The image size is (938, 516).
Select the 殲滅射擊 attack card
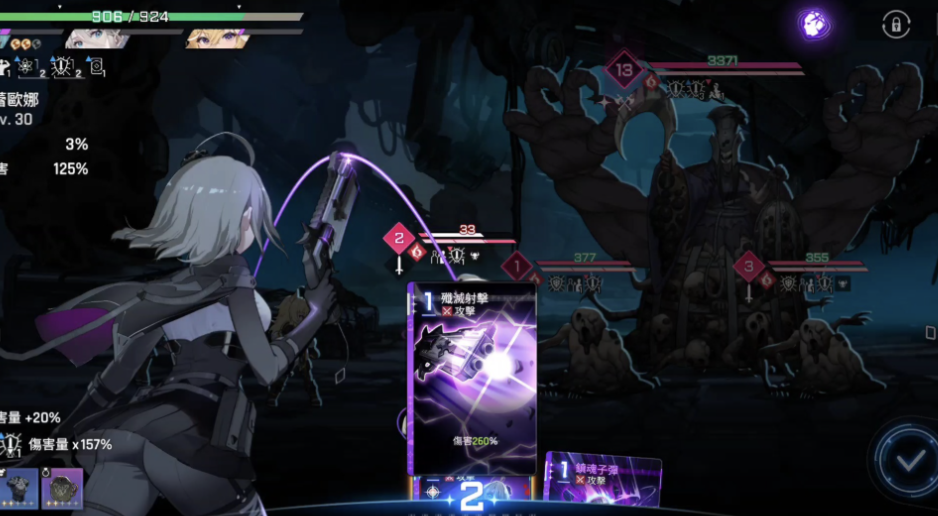tap(471, 378)
